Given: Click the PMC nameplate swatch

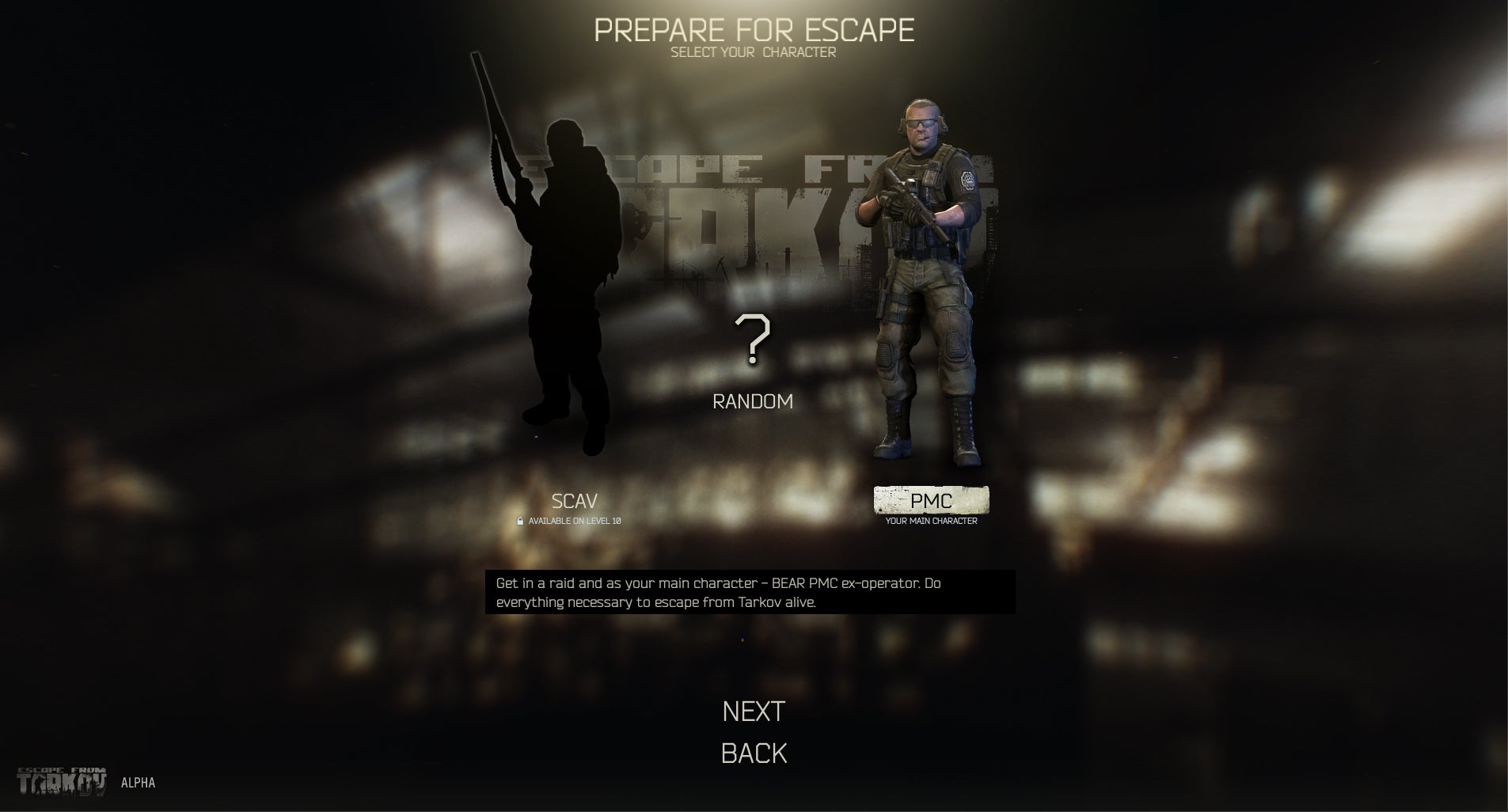Looking at the screenshot, I should coord(932,500).
